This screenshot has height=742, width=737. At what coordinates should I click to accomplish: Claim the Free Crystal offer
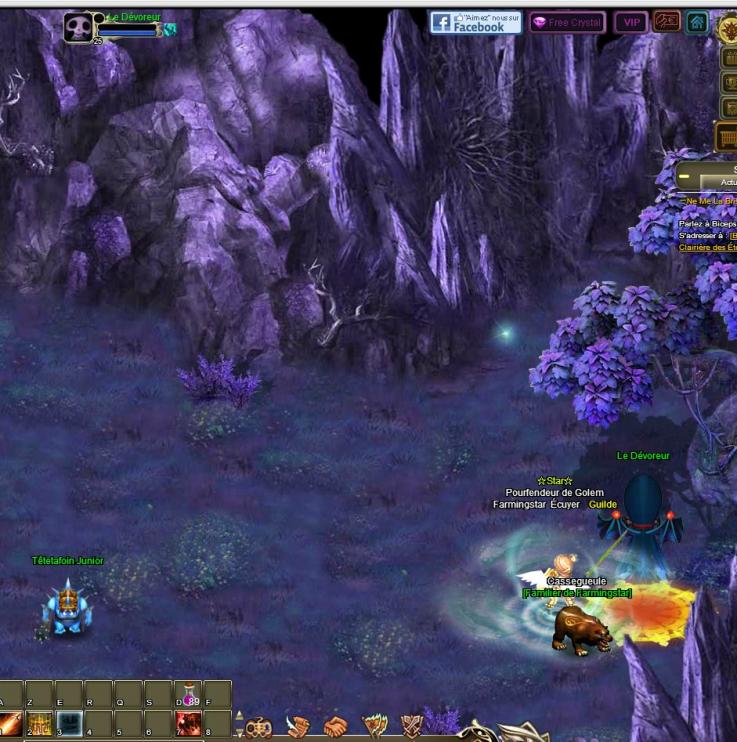(567, 22)
